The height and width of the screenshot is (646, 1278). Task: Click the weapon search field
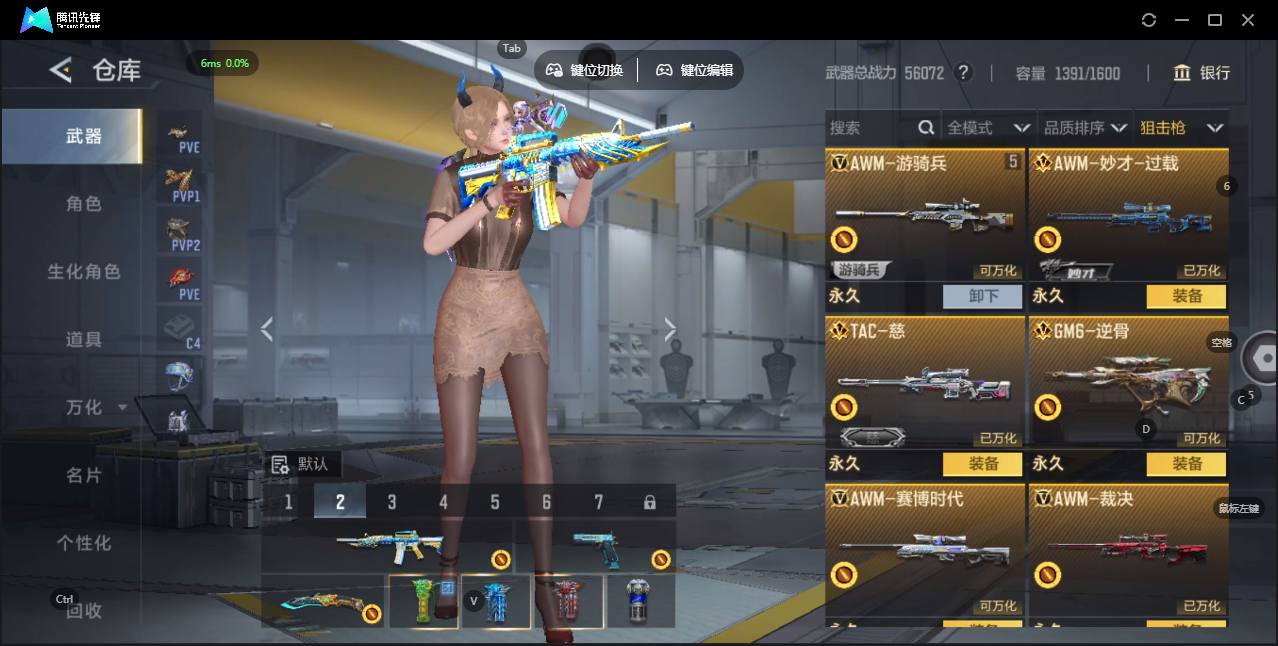click(870, 128)
